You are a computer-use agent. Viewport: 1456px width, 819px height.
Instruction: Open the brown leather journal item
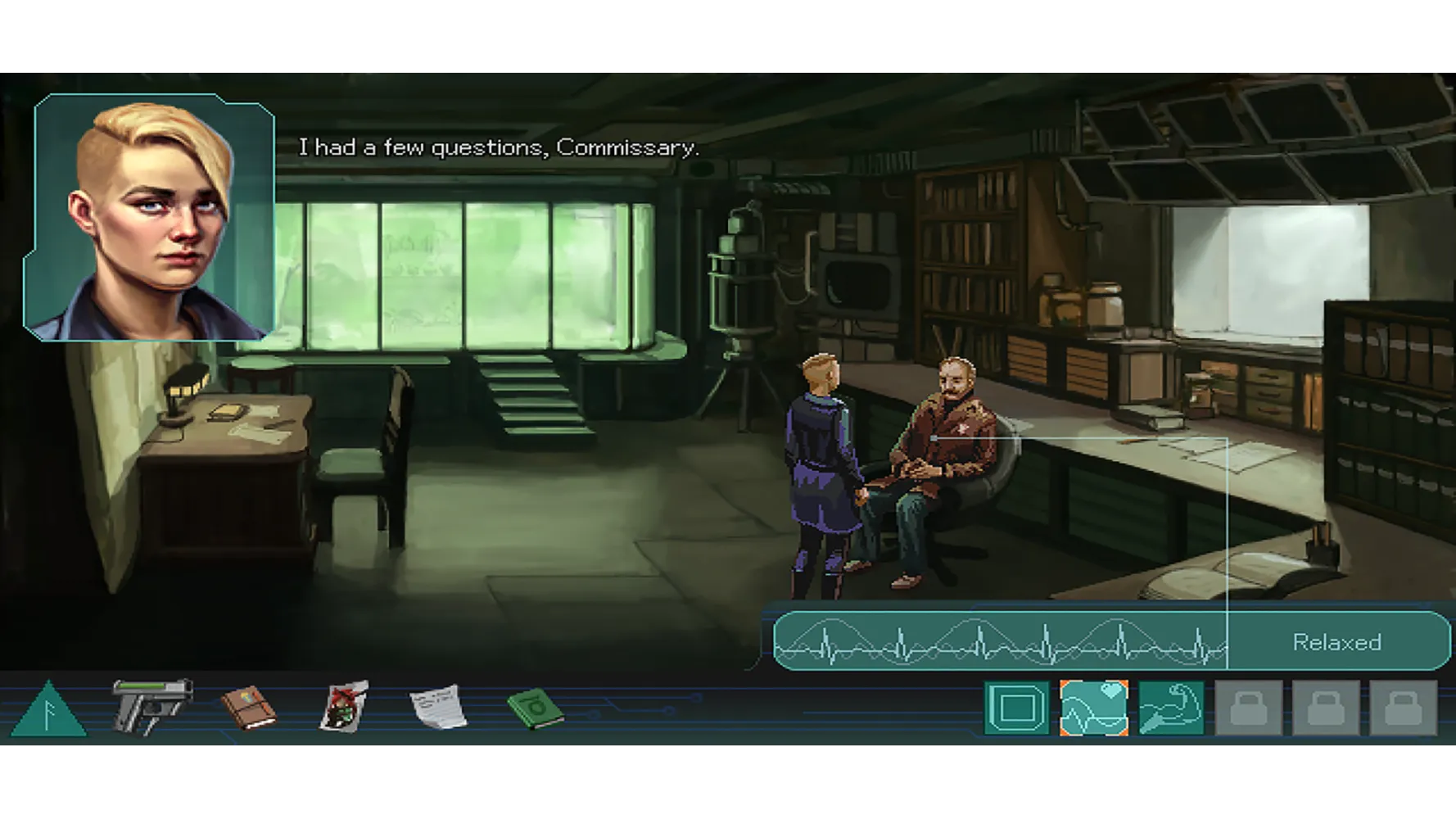point(249,708)
